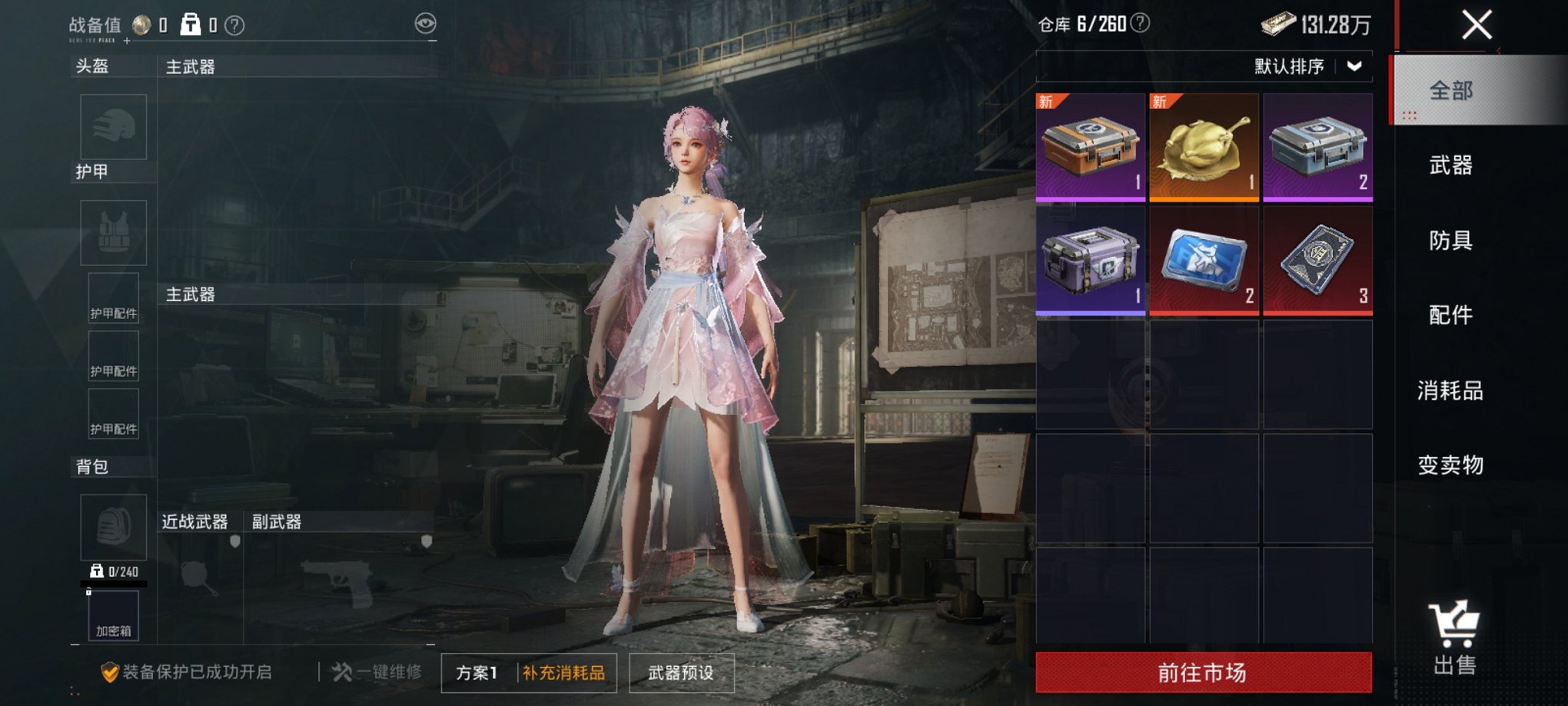Click the 补充消耗品 button
The height and width of the screenshot is (706, 1568).
point(566,671)
